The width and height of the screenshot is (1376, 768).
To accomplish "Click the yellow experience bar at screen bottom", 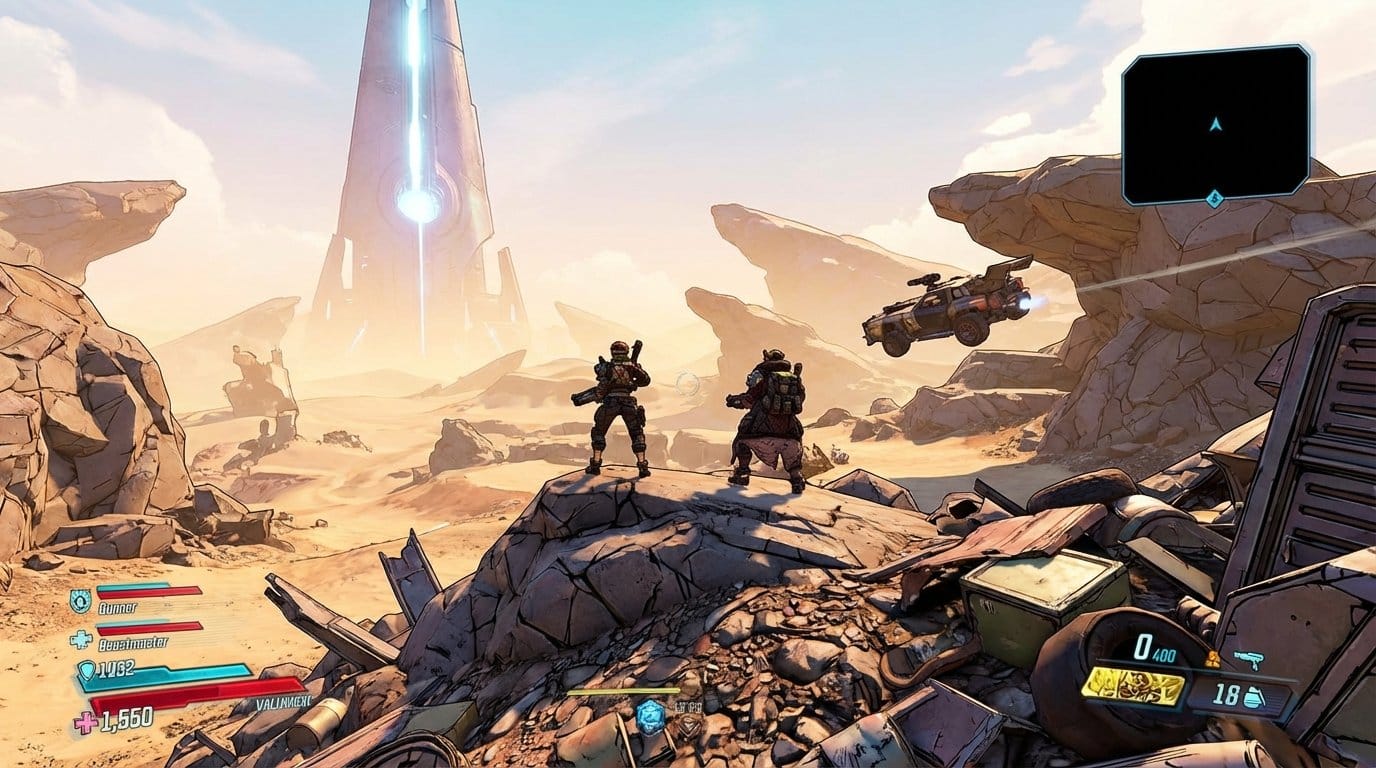I will click(x=623, y=692).
